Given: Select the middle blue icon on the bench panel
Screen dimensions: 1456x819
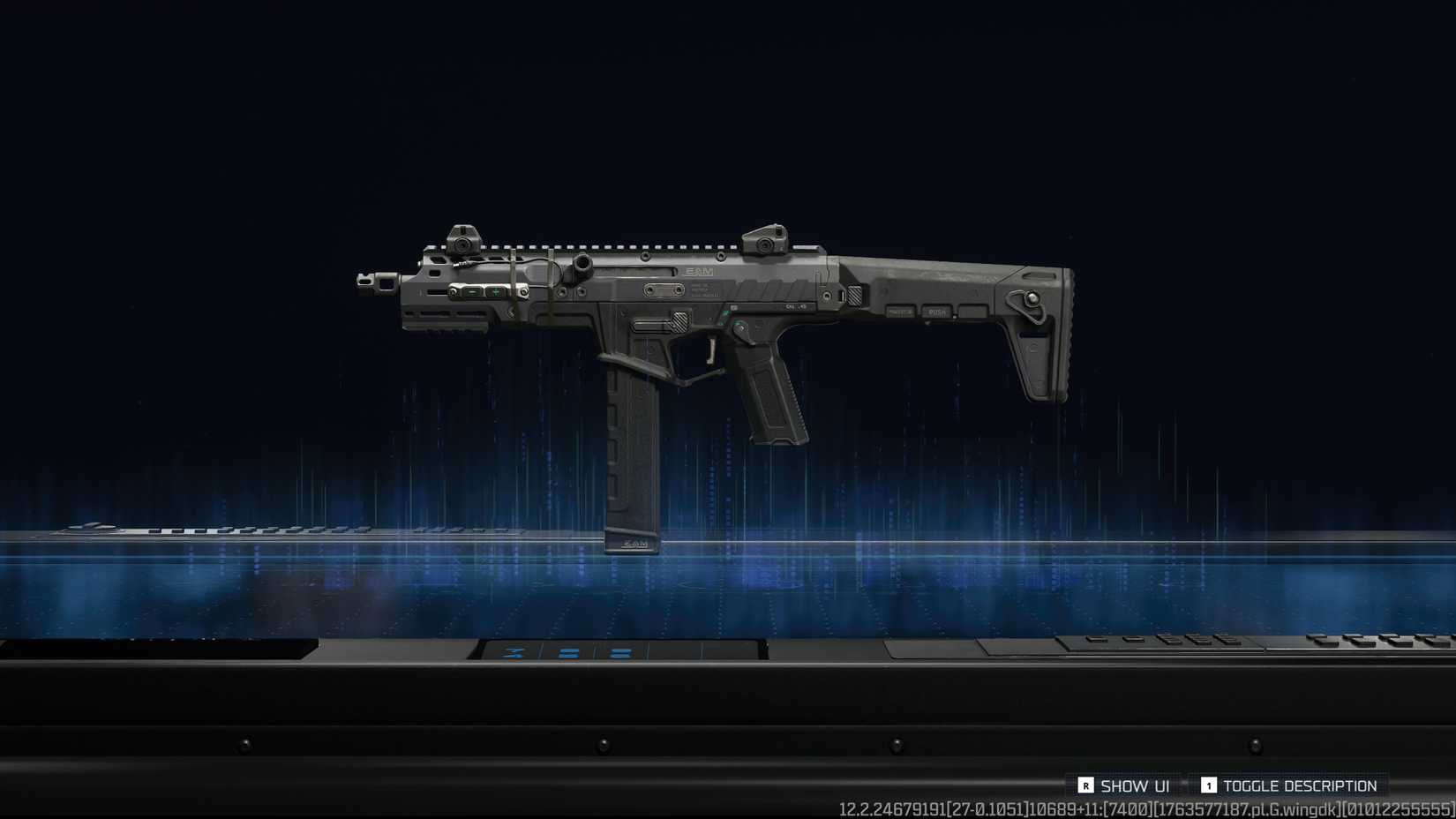Looking at the screenshot, I should pyautogui.click(x=568, y=653).
